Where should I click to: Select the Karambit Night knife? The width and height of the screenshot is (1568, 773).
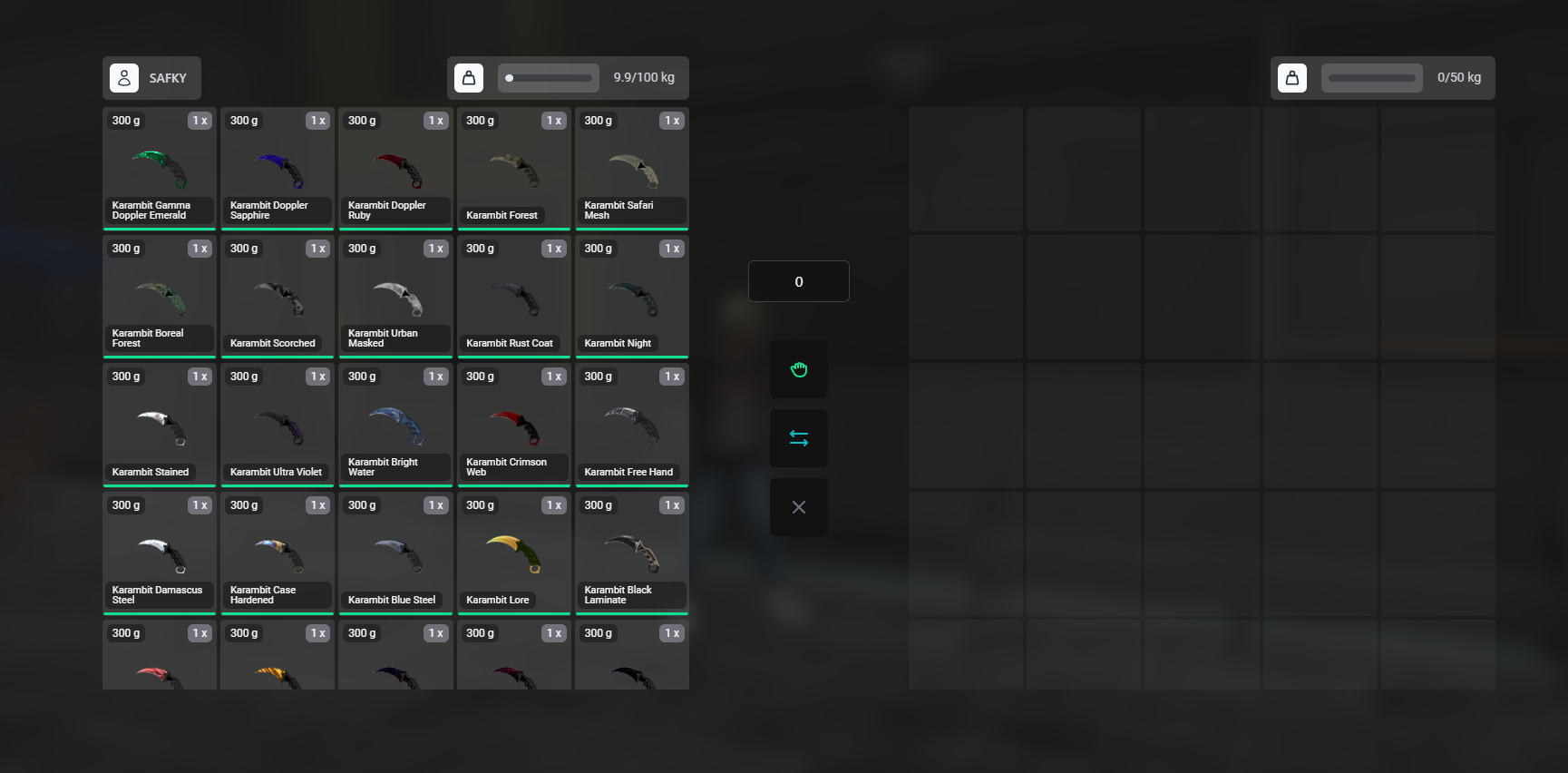click(x=631, y=296)
